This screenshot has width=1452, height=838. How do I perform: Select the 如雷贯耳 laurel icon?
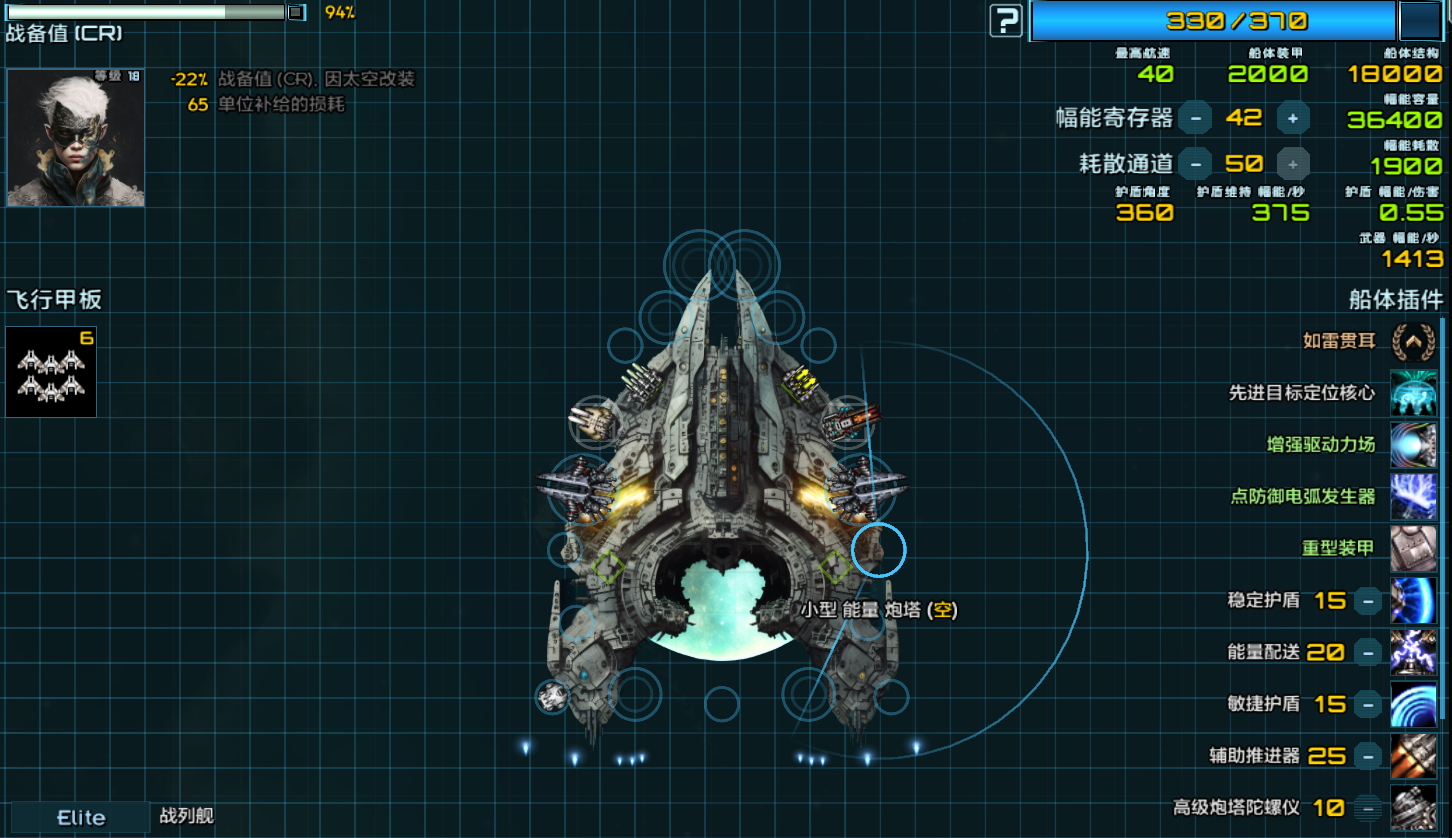pyautogui.click(x=1413, y=342)
